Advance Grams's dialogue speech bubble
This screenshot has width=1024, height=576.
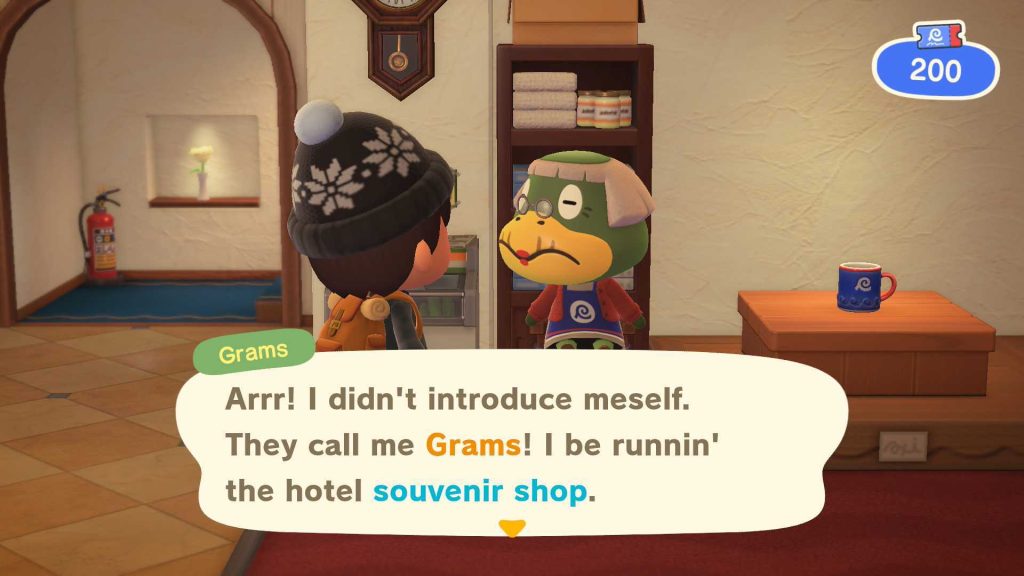click(x=510, y=444)
